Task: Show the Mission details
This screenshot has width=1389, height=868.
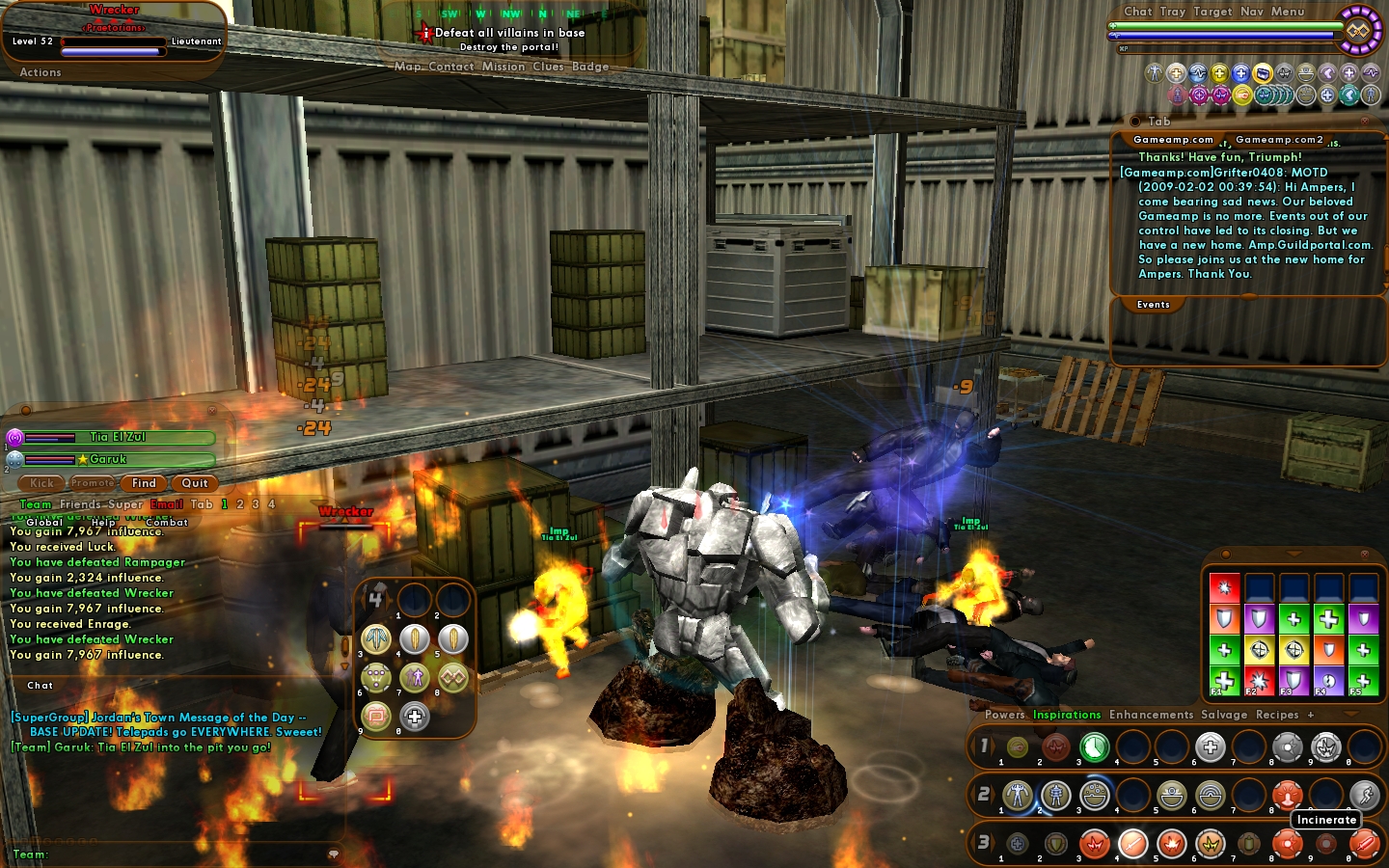Action: pyautogui.click(x=504, y=67)
